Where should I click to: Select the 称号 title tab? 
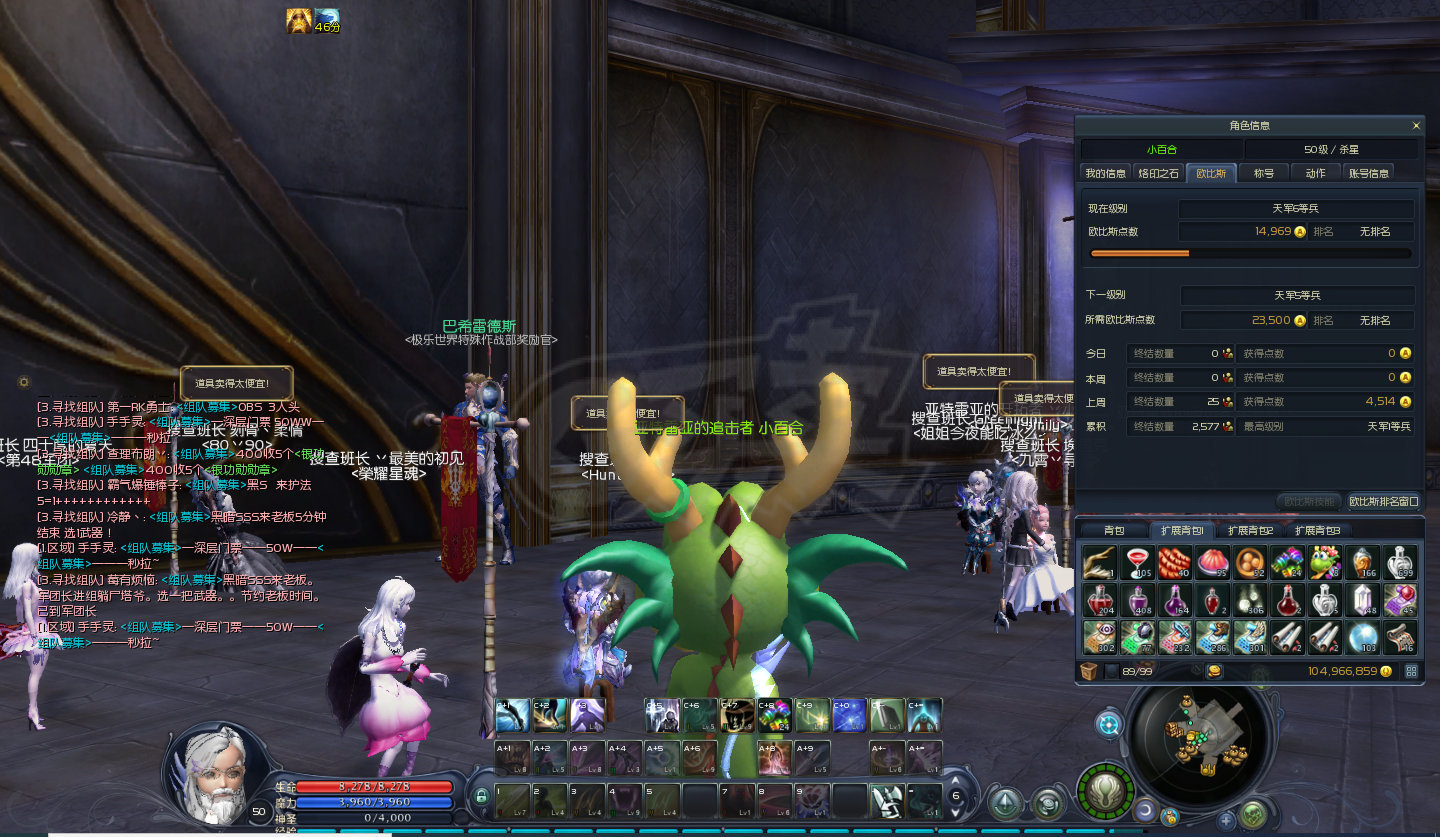[x=1264, y=173]
